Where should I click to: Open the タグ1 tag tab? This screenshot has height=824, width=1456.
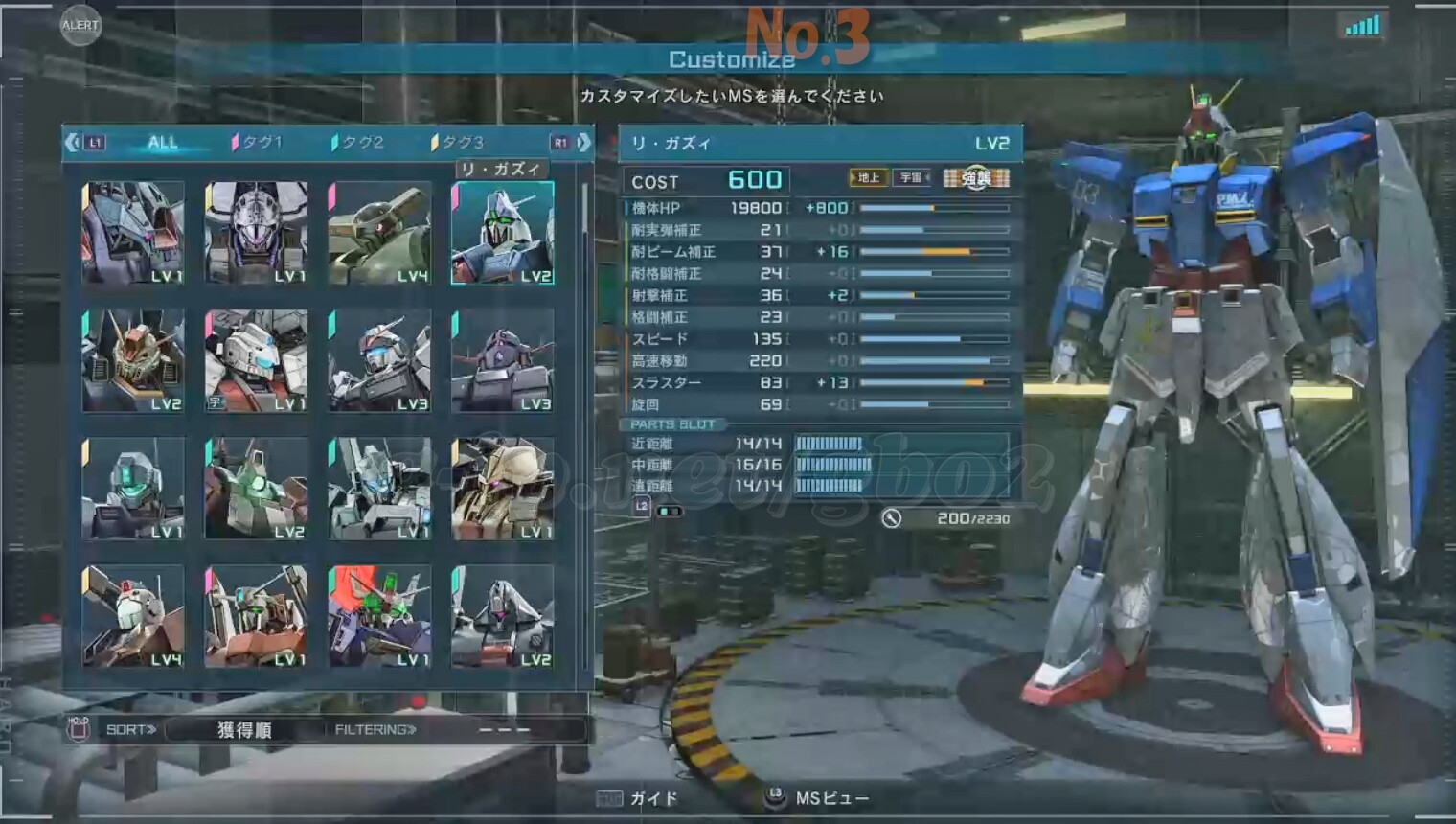click(261, 143)
